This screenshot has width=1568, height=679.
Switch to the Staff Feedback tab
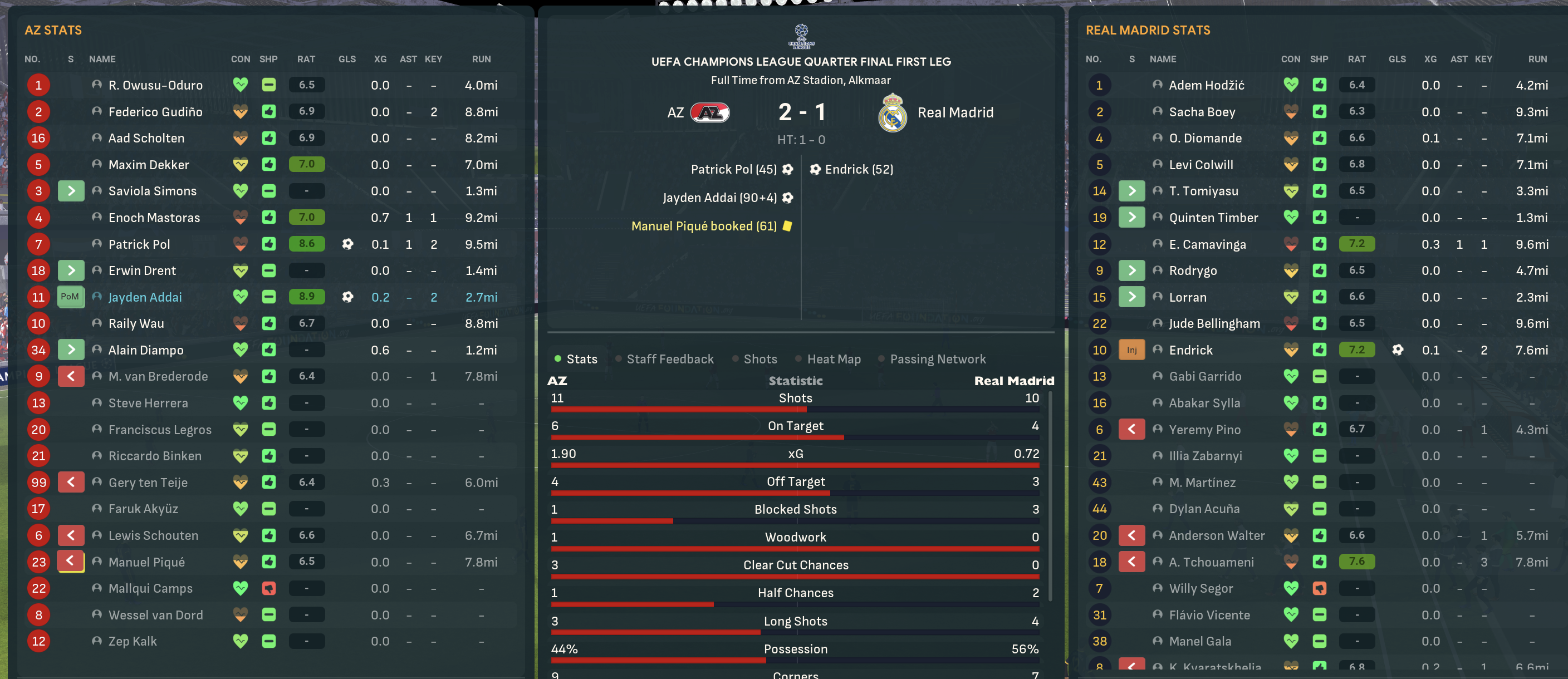click(669, 359)
